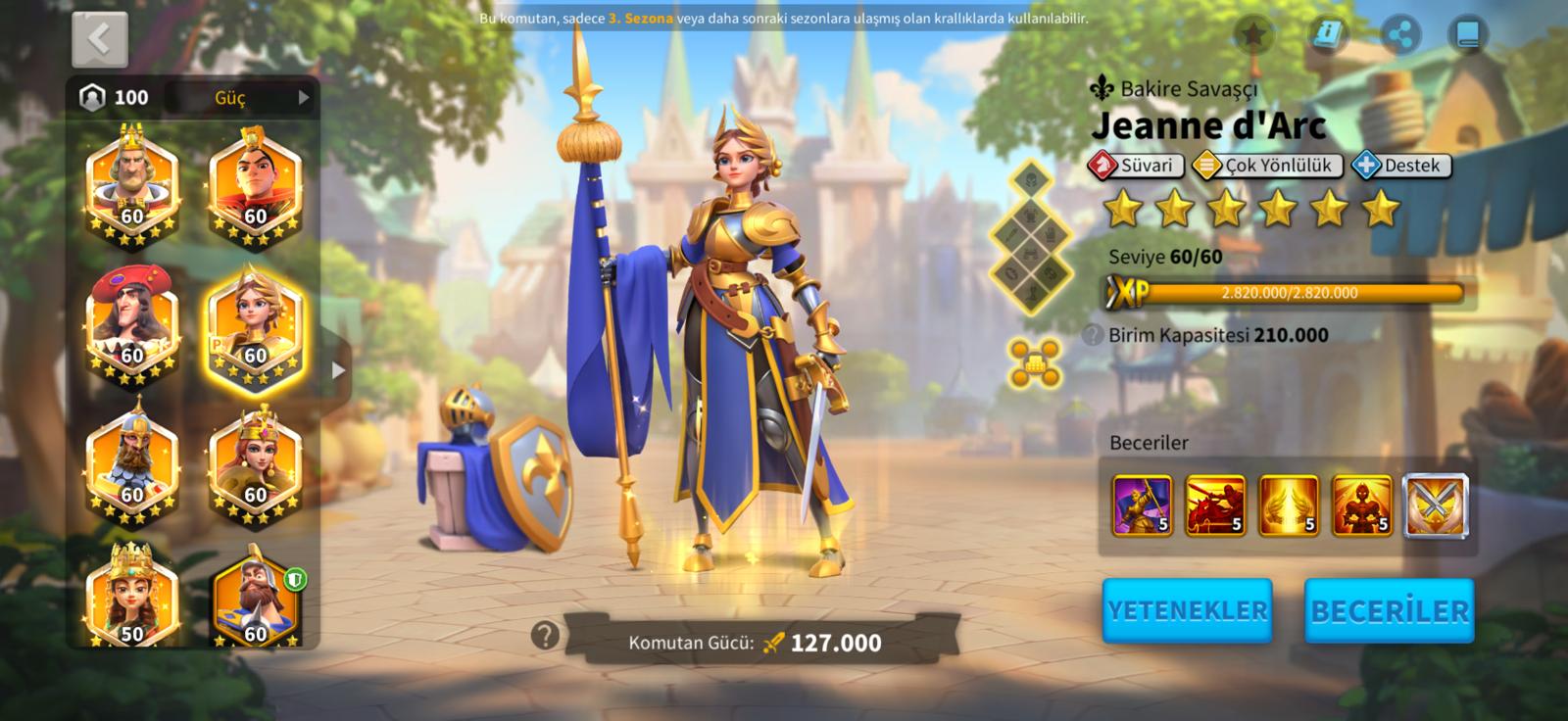This screenshot has width=1568, height=721.
Task: View the flag bearer skill icon
Action: 1142,505
